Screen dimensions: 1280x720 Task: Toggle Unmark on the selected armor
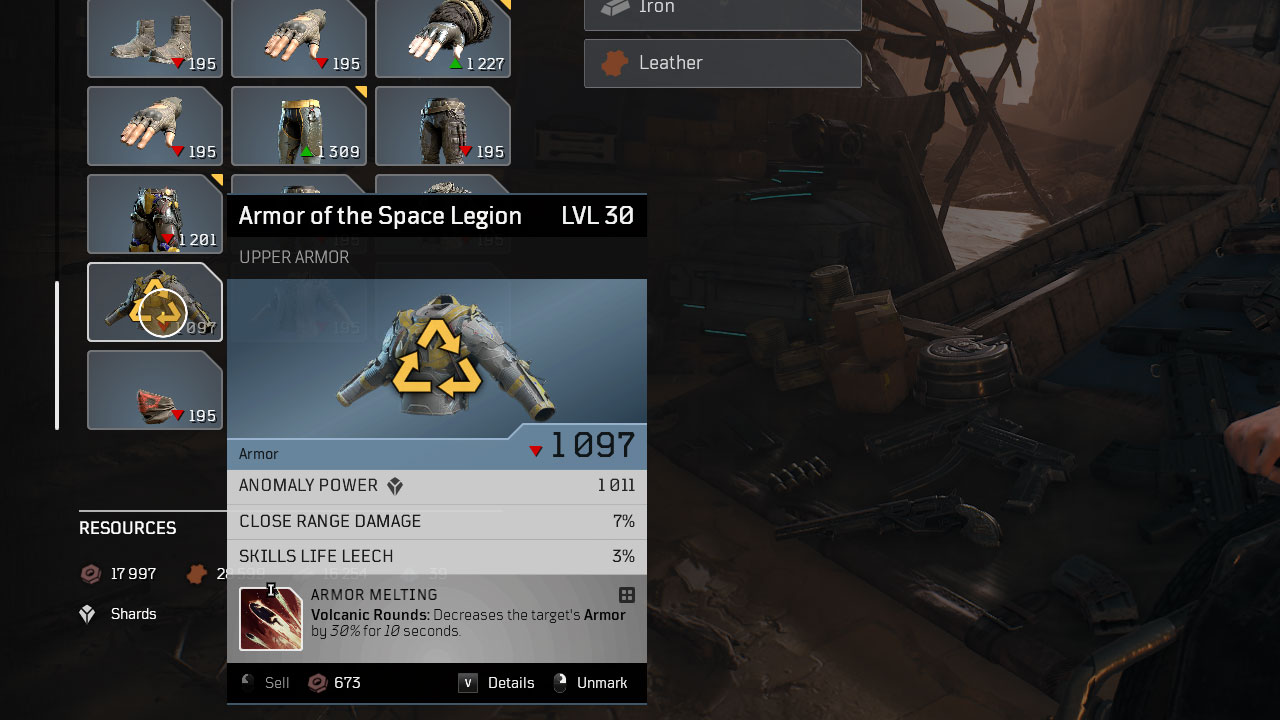[x=592, y=683]
